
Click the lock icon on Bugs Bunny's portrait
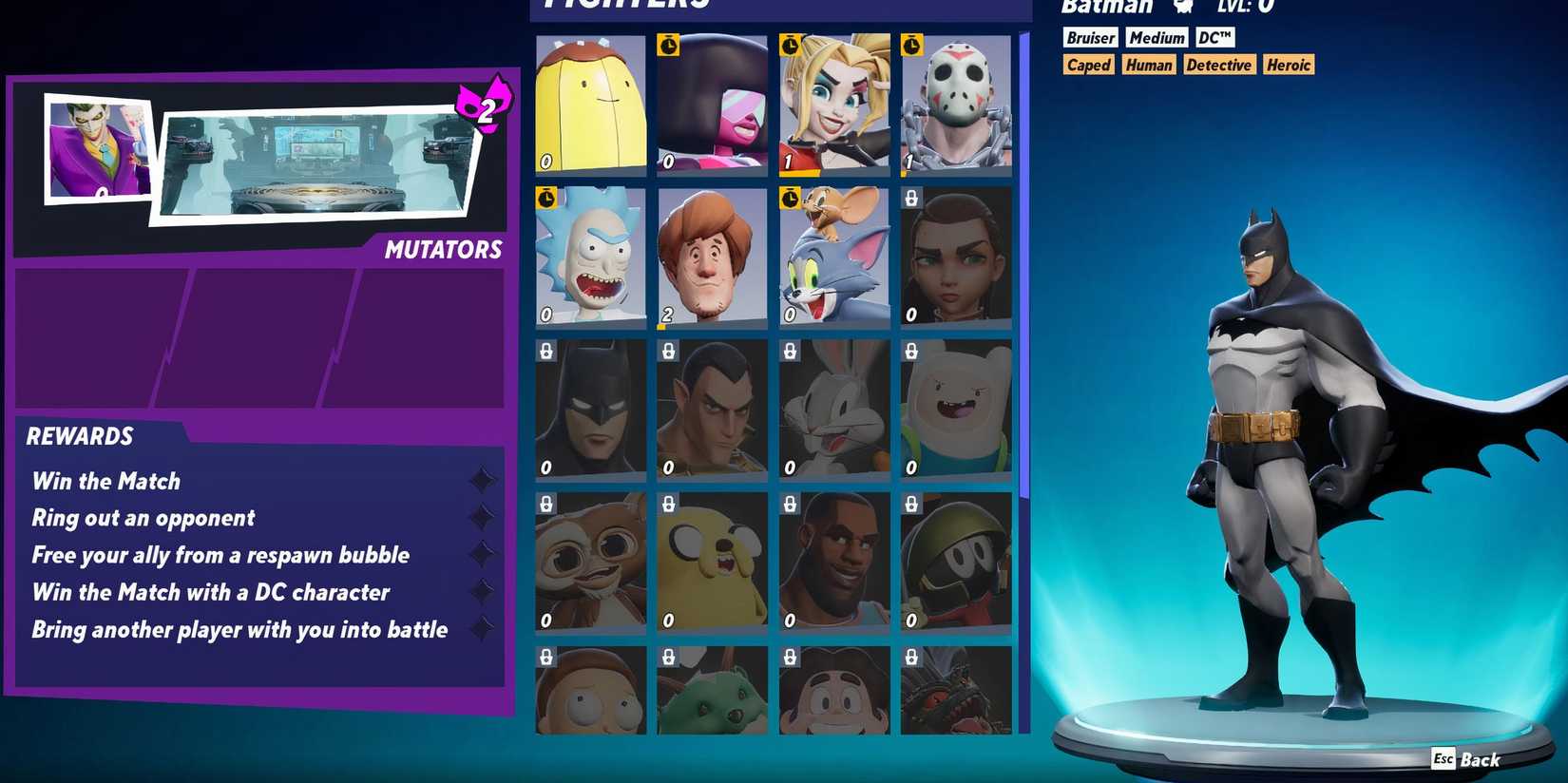click(x=790, y=353)
